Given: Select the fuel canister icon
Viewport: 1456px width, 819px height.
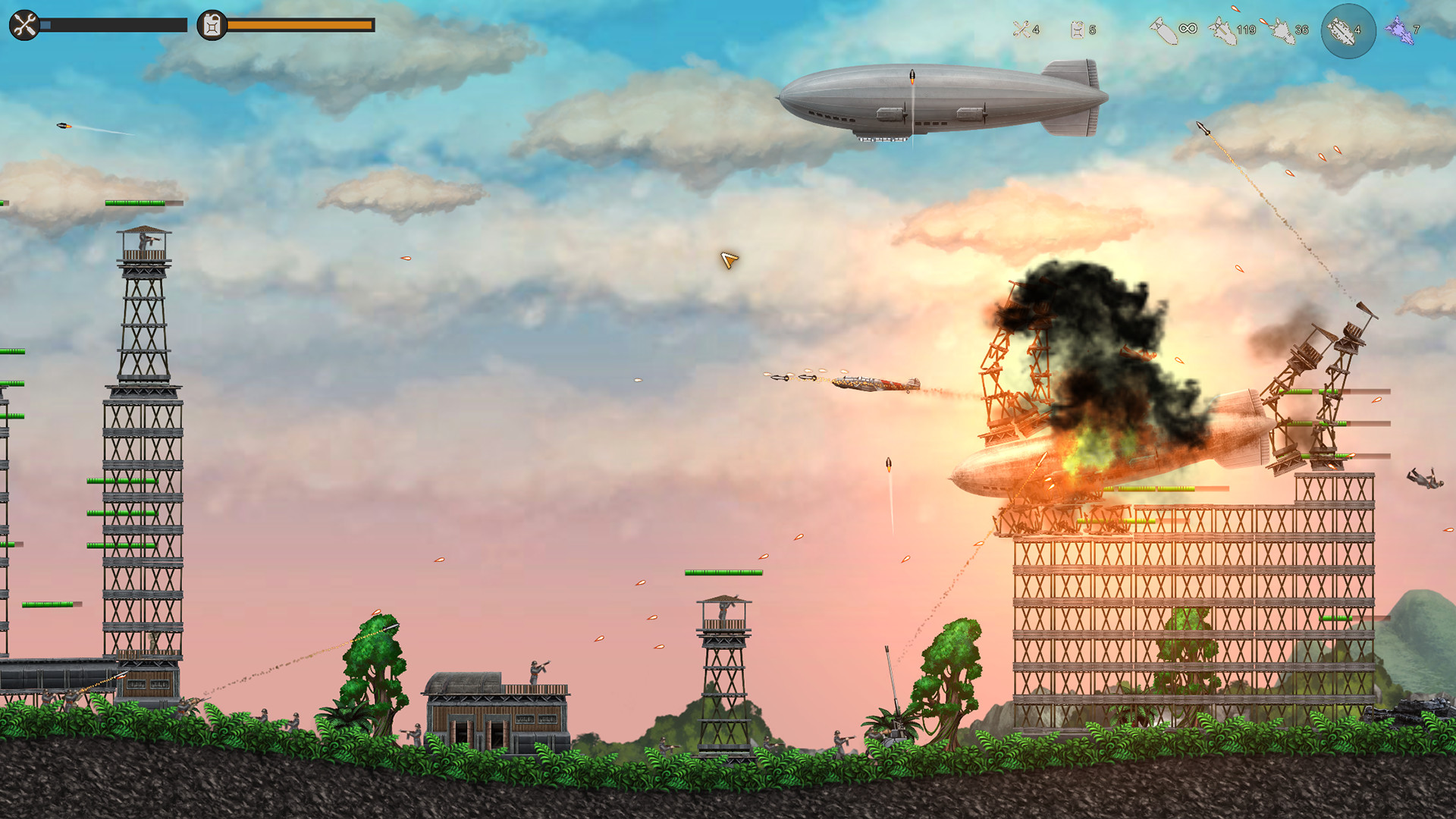Looking at the screenshot, I should [x=211, y=24].
